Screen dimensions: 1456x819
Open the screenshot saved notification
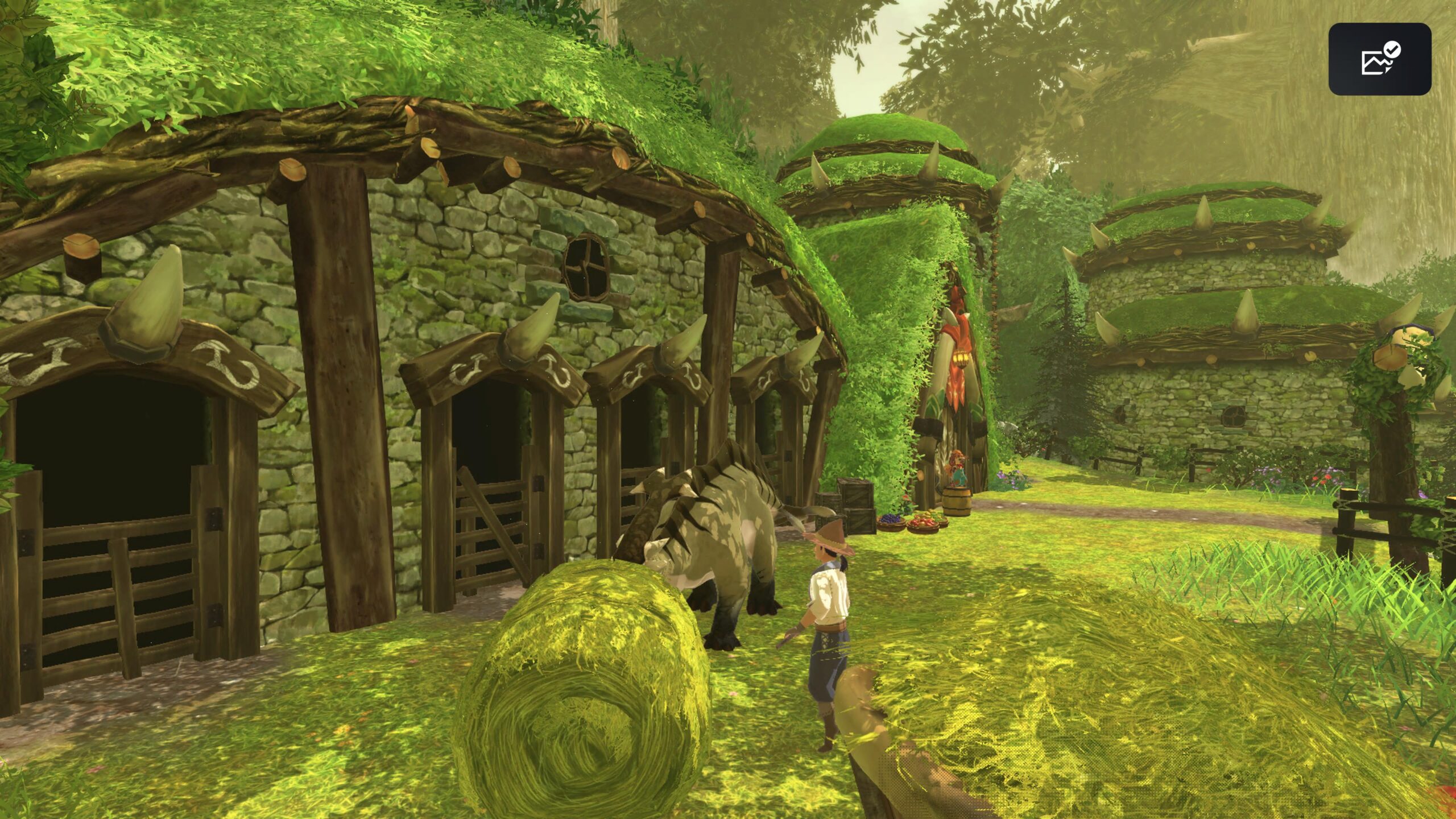pos(1379,59)
